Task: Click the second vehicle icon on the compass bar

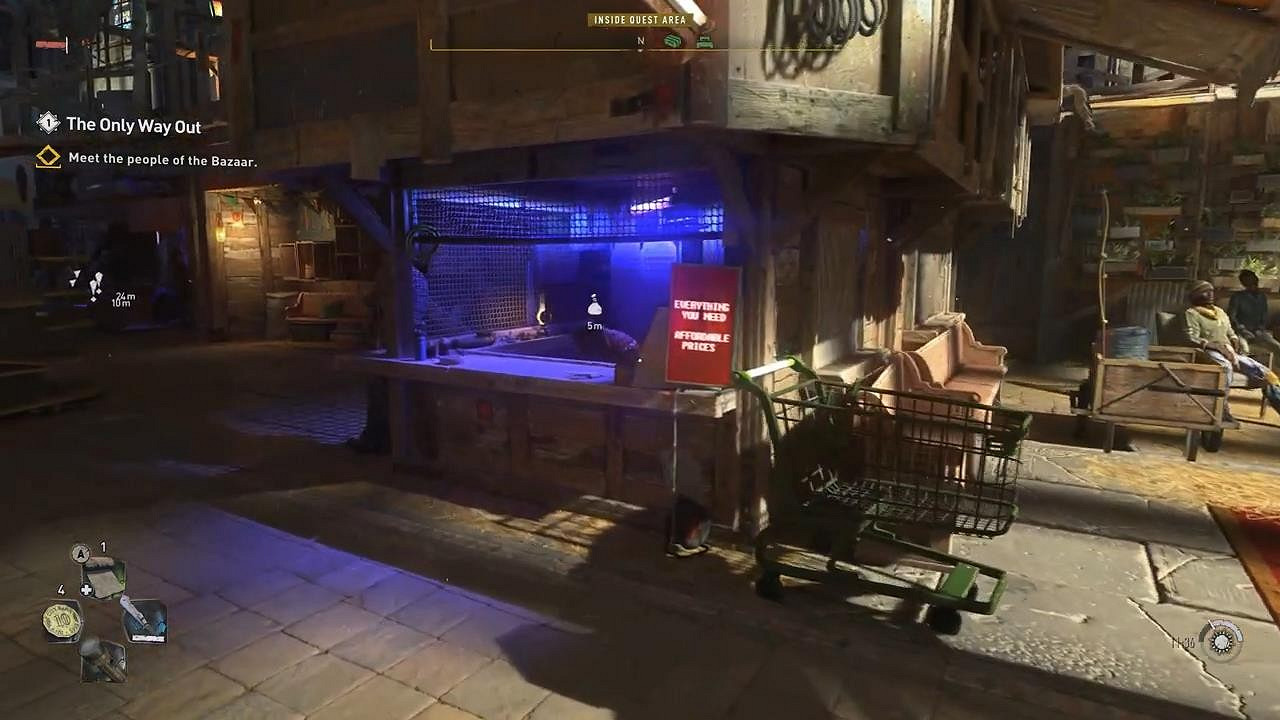Action: [x=705, y=42]
